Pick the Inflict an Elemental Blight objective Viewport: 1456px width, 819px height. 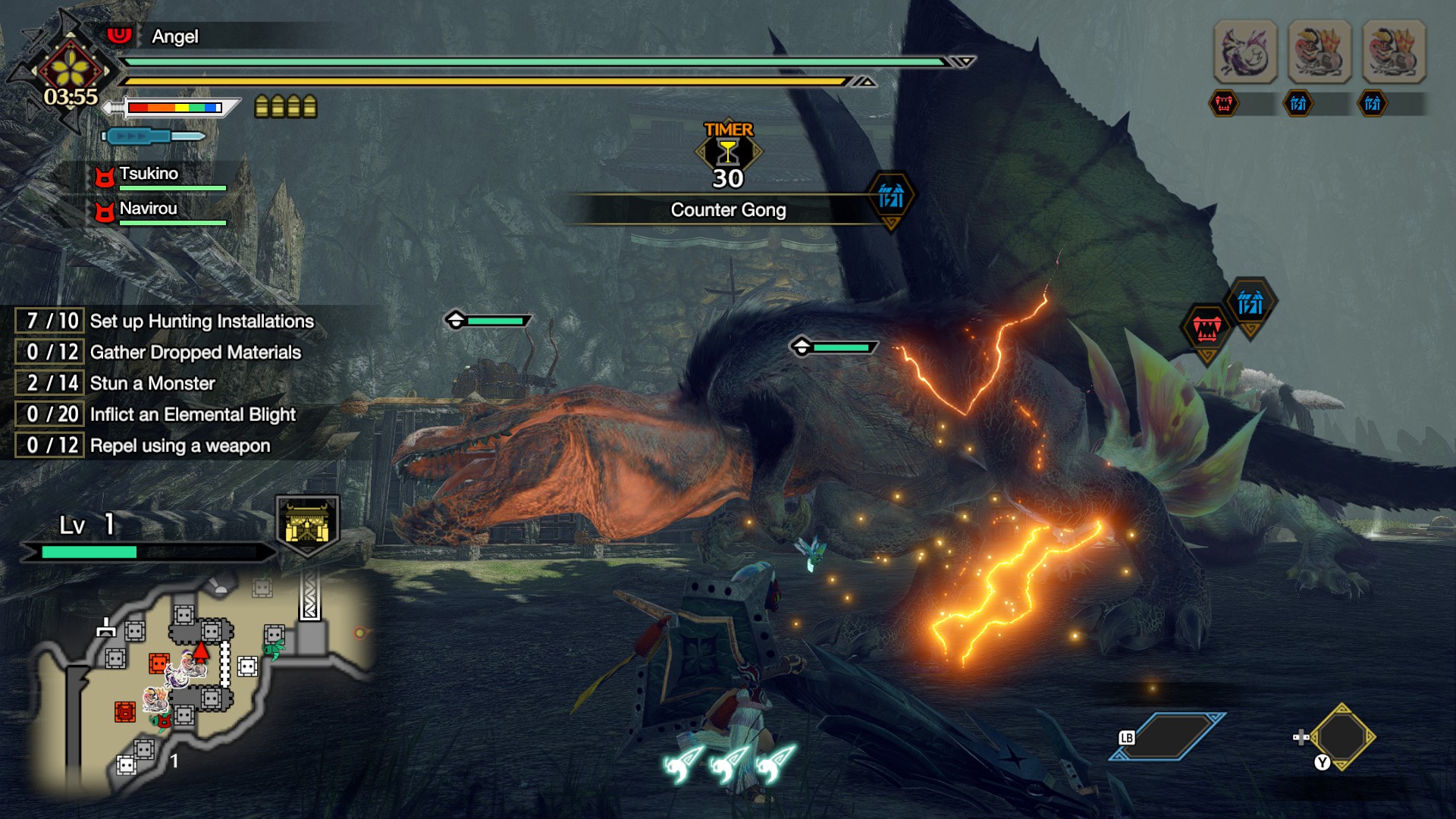pyautogui.click(x=192, y=414)
